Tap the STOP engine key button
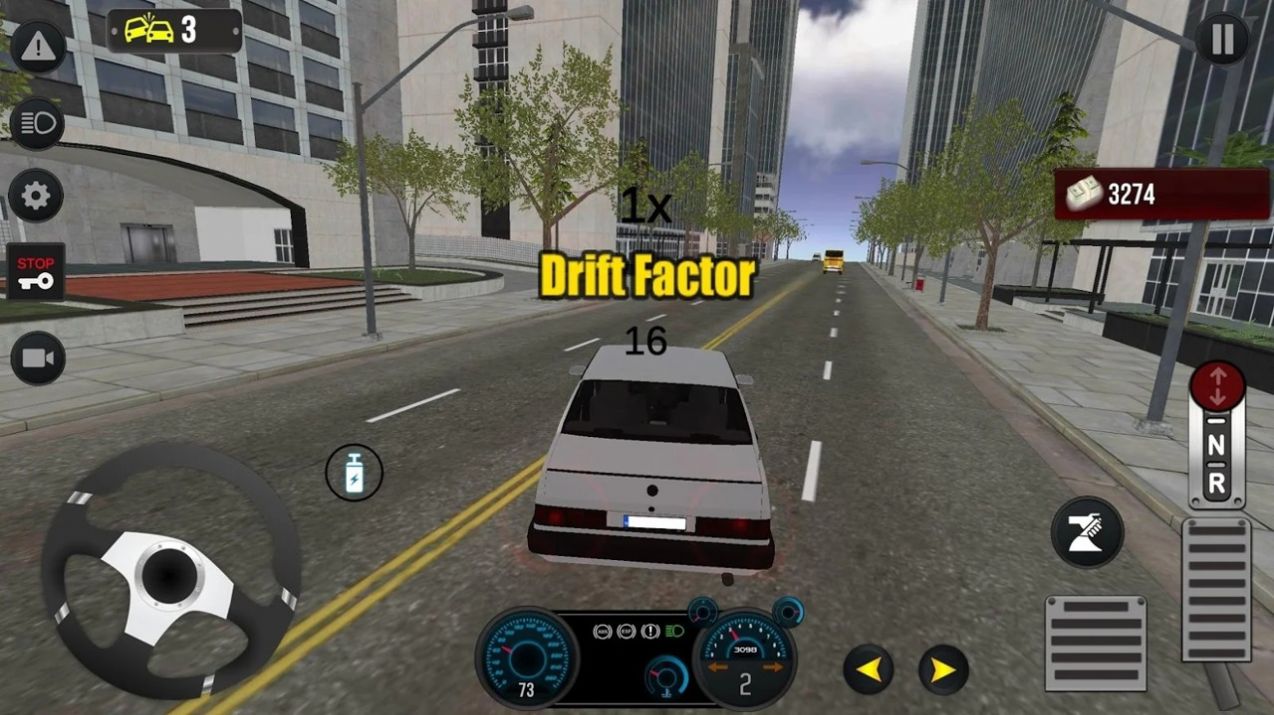Image resolution: width=1274 pixels, height=715 pixels. pos(36,272)
